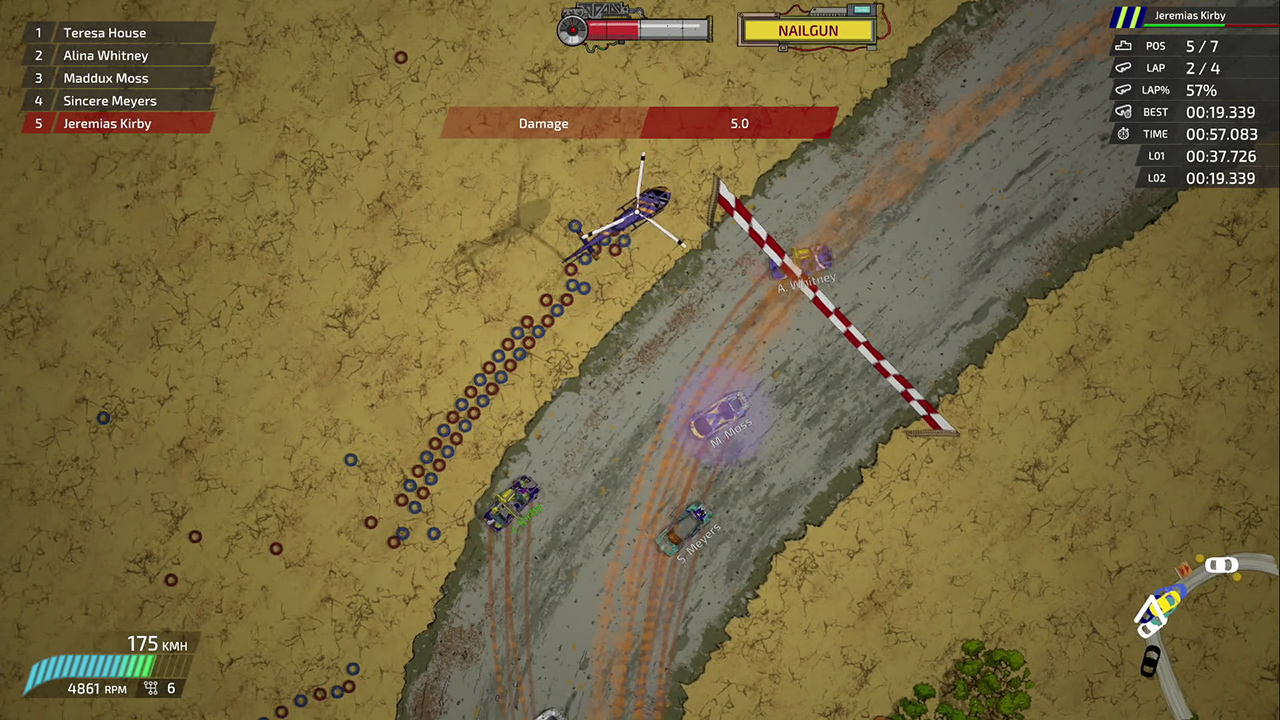This screenshot has width=1280, height=720.
Task: Select the red health gauge dial icon
Action: (572, 30)
